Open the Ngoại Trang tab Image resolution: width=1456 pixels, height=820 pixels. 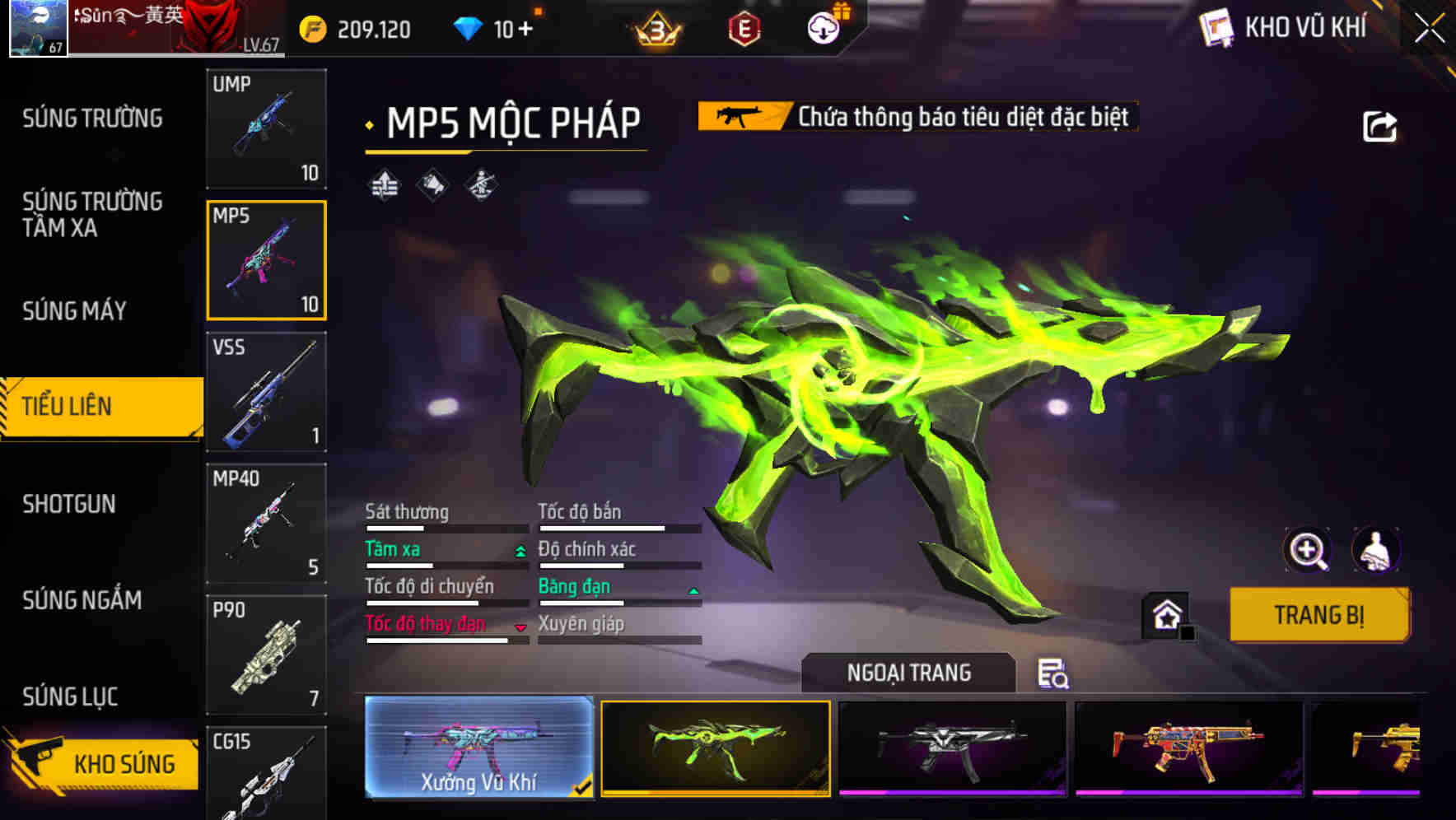click(908, 672)
